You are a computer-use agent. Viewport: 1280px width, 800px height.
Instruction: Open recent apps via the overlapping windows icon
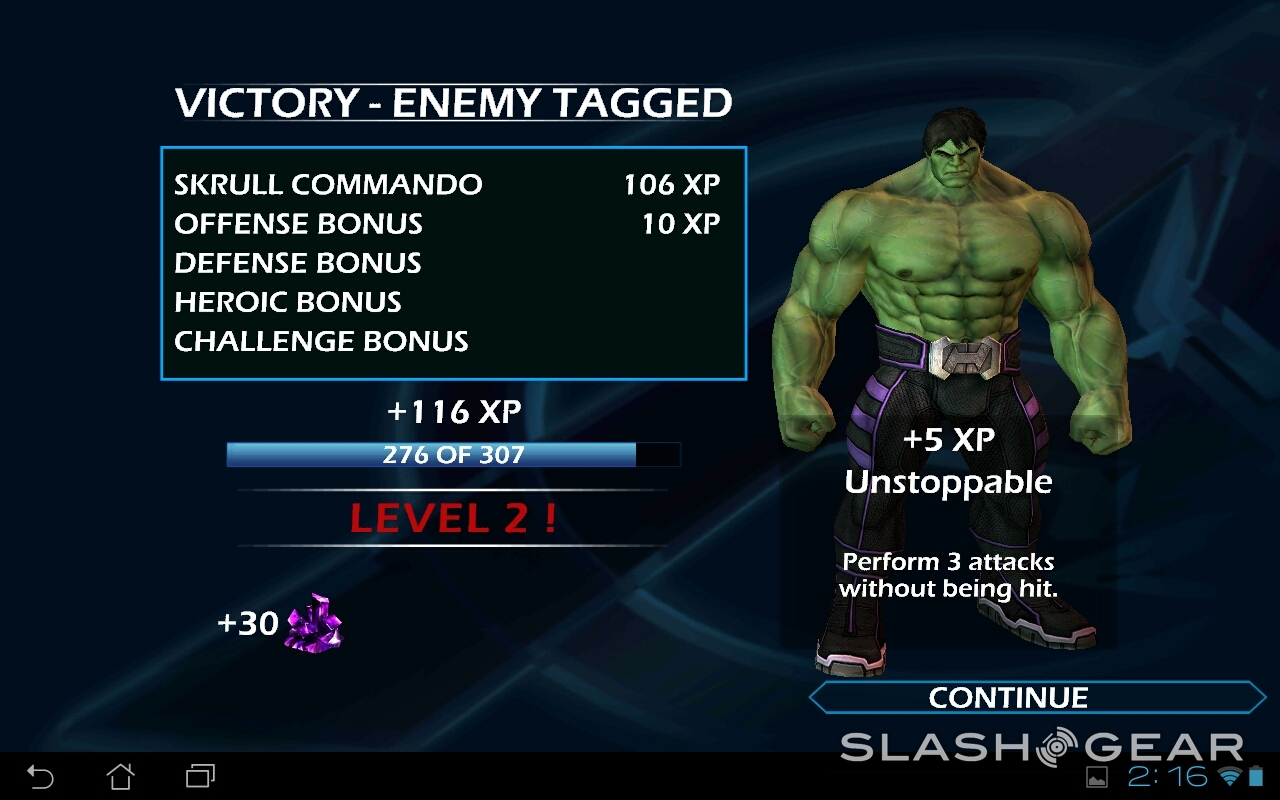coord(198,775)
